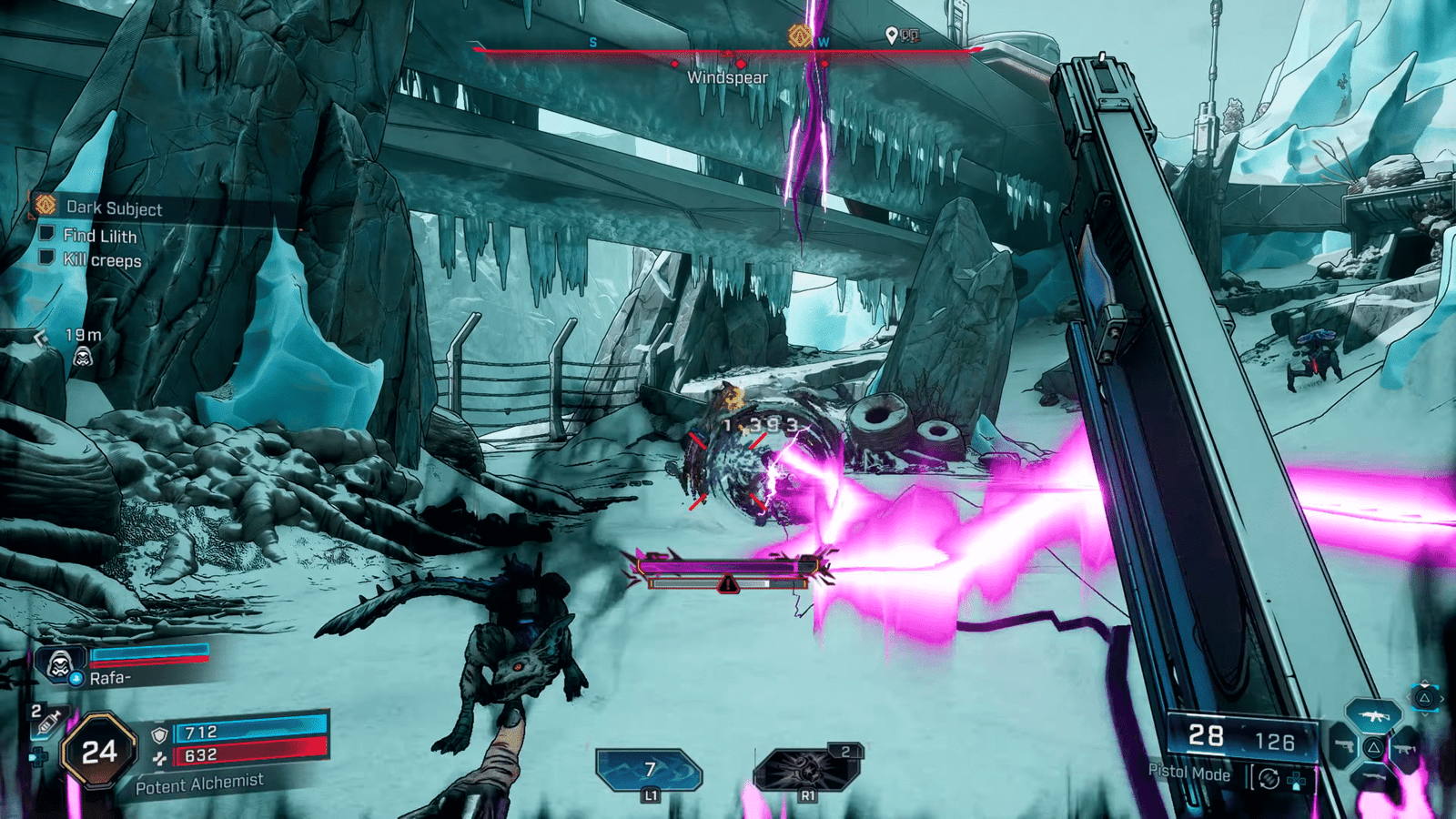Select the Dark Subject quest tracker title
1456x819 pixels.
click(x=114, y=208)
